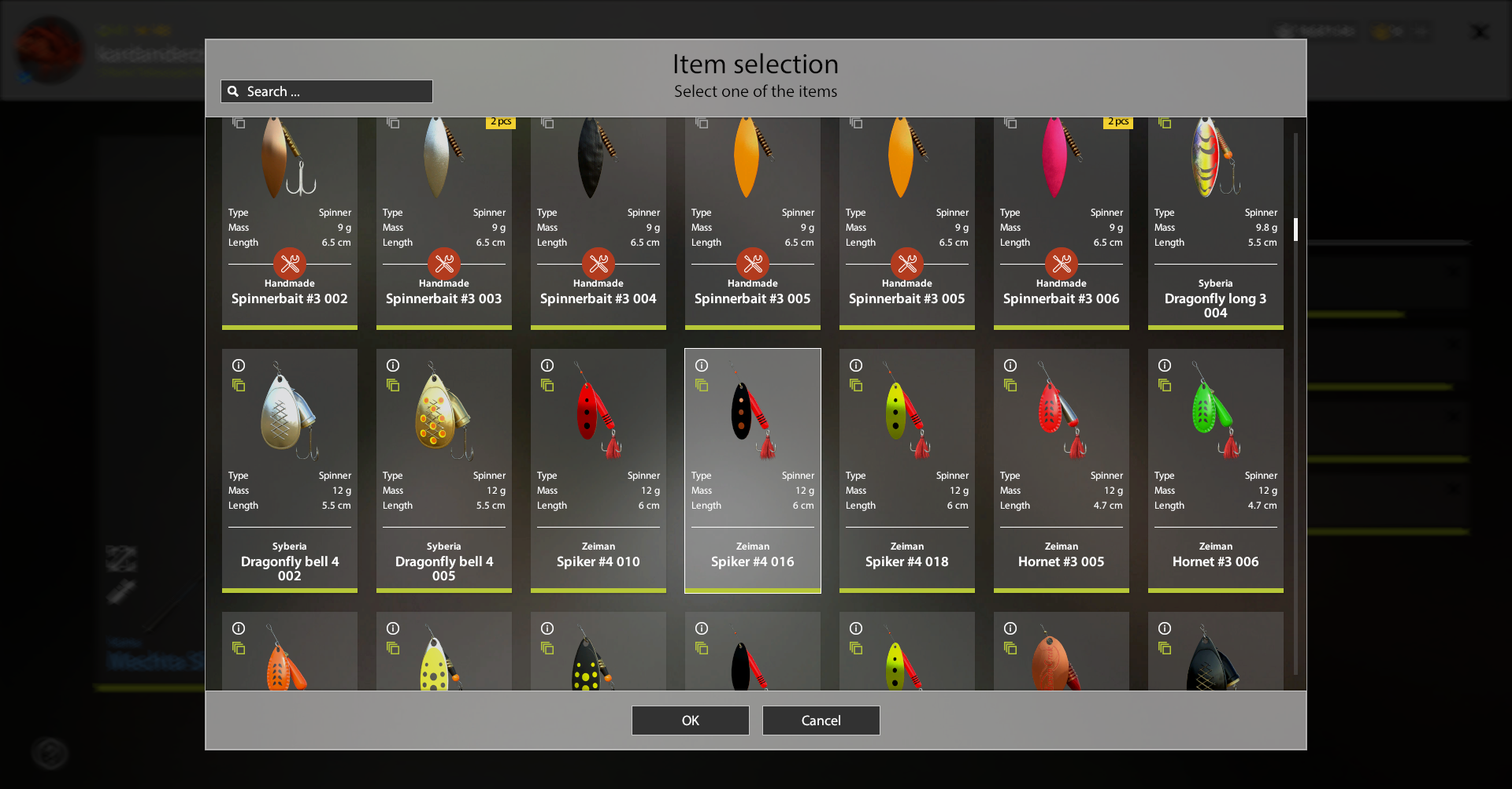Viewport: 1512px width, 789px height.
Task: Confirm selection with the OK button
Action: pos(690,720)
